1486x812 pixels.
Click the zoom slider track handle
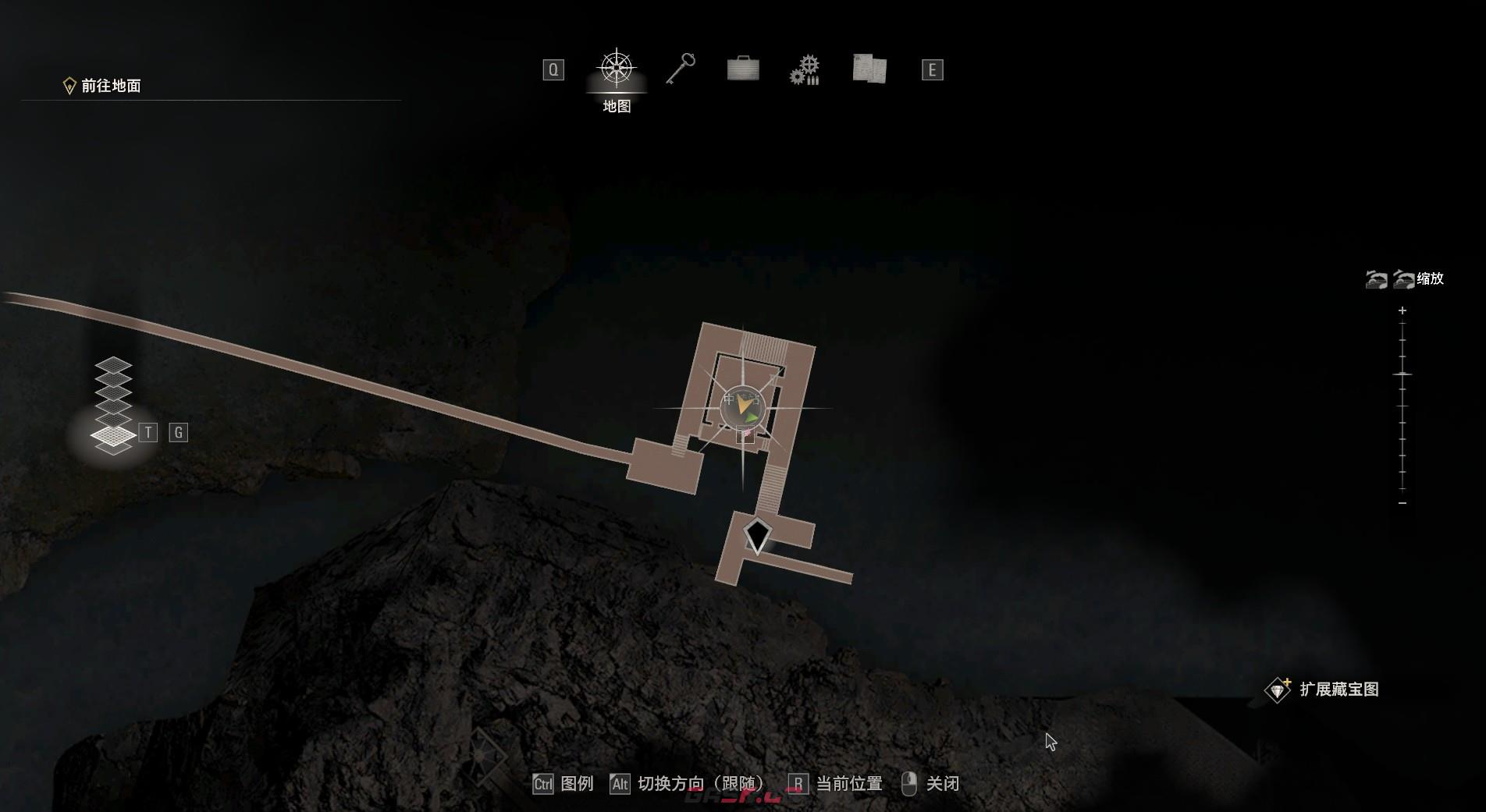coord(1402,374)
